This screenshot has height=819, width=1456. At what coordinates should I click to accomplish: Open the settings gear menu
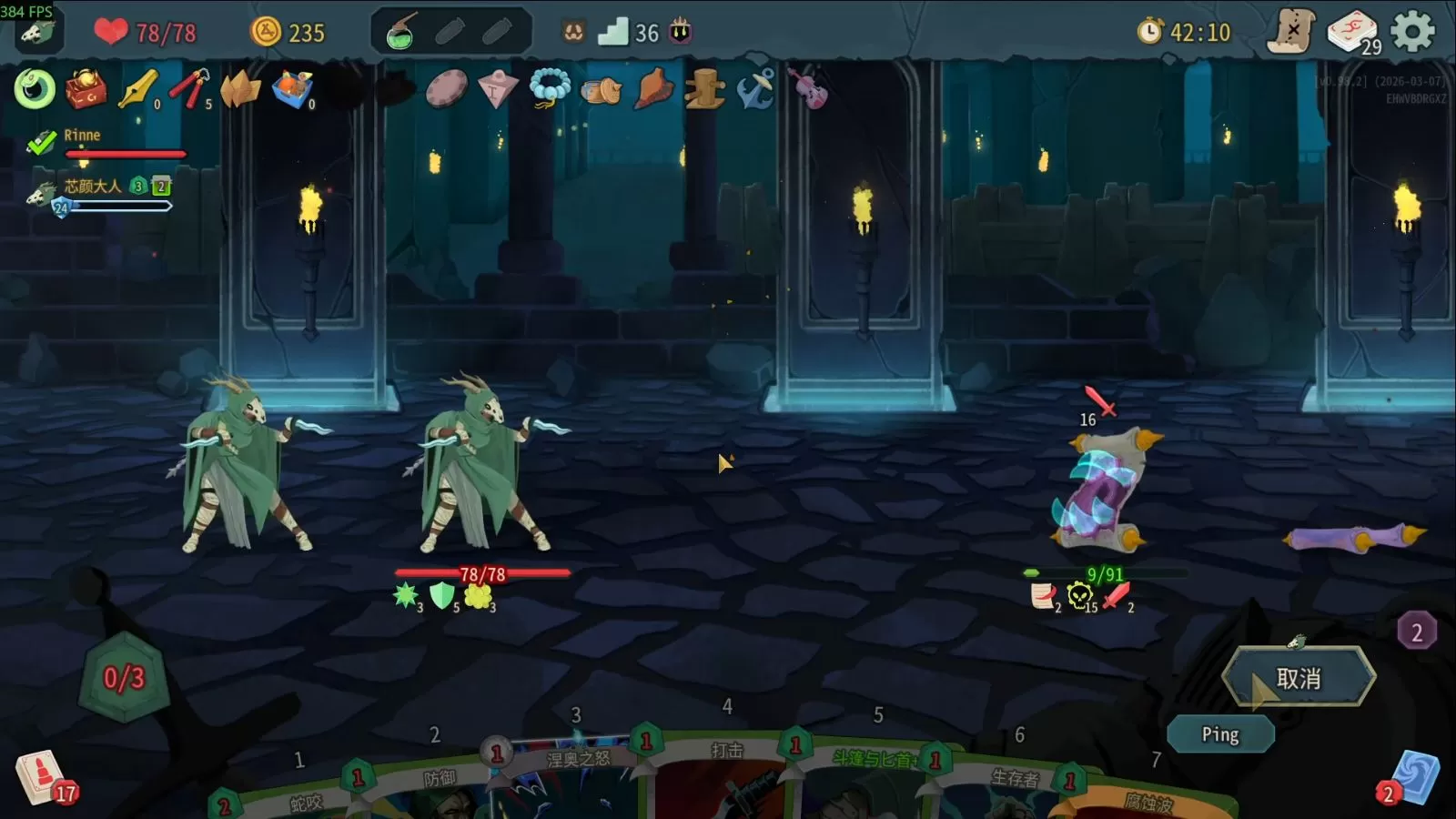point(1412,33)
